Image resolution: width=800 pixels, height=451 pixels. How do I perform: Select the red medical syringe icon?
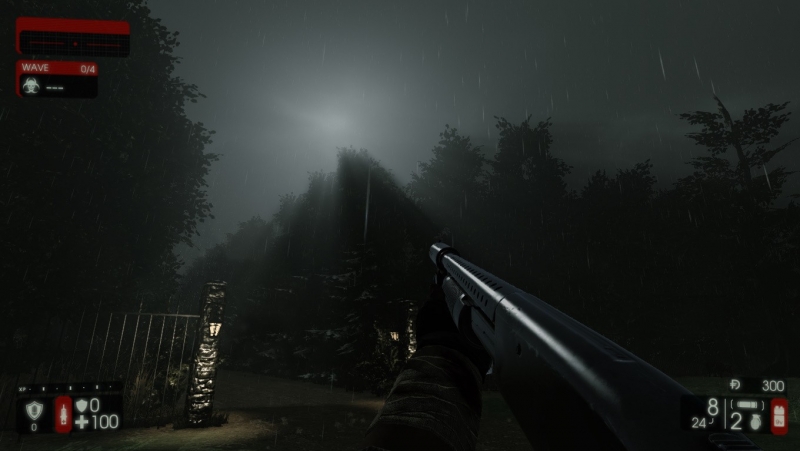(63, 413)
